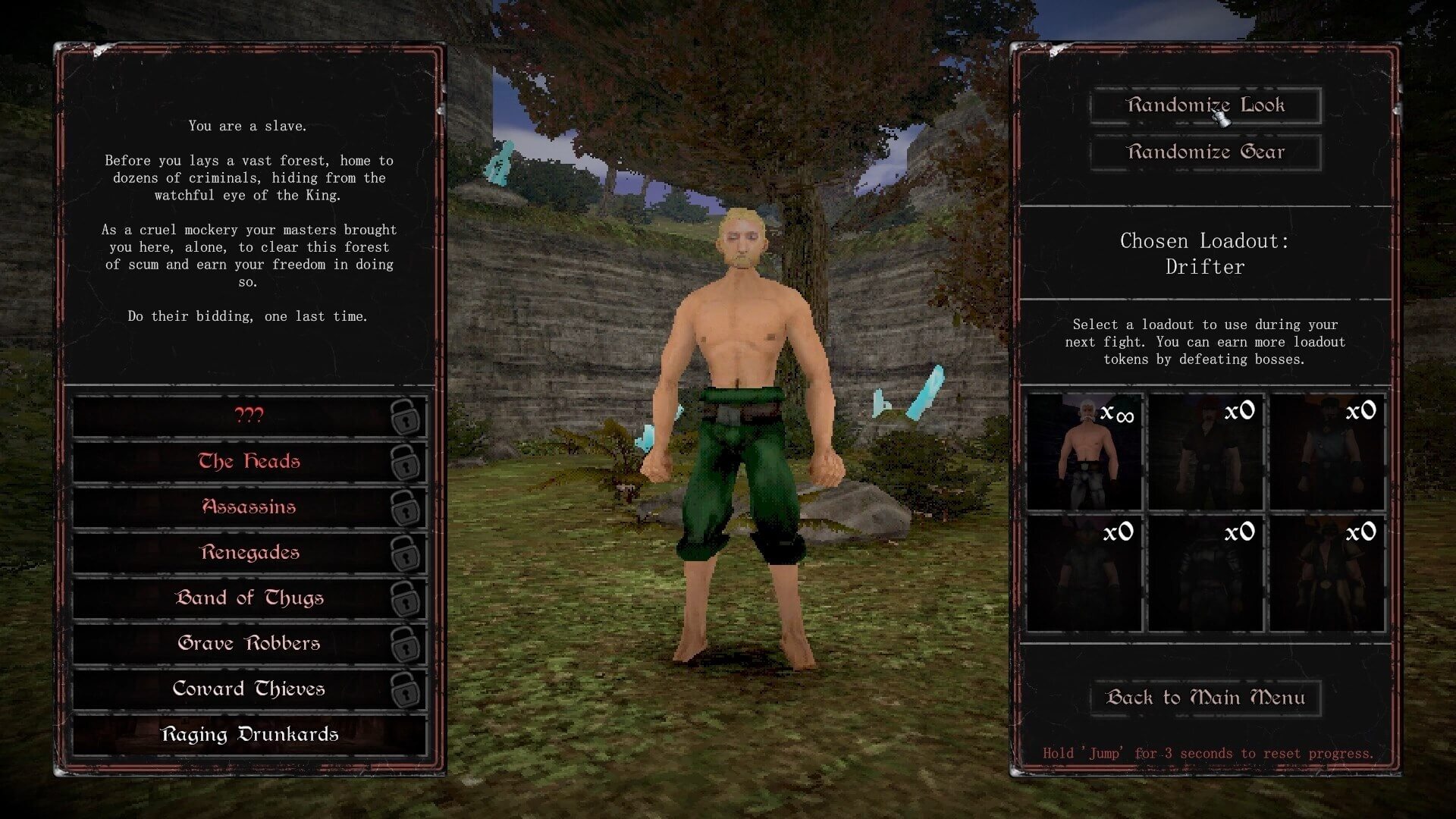Choose the Renegades entry

click(x=249, y=553)
